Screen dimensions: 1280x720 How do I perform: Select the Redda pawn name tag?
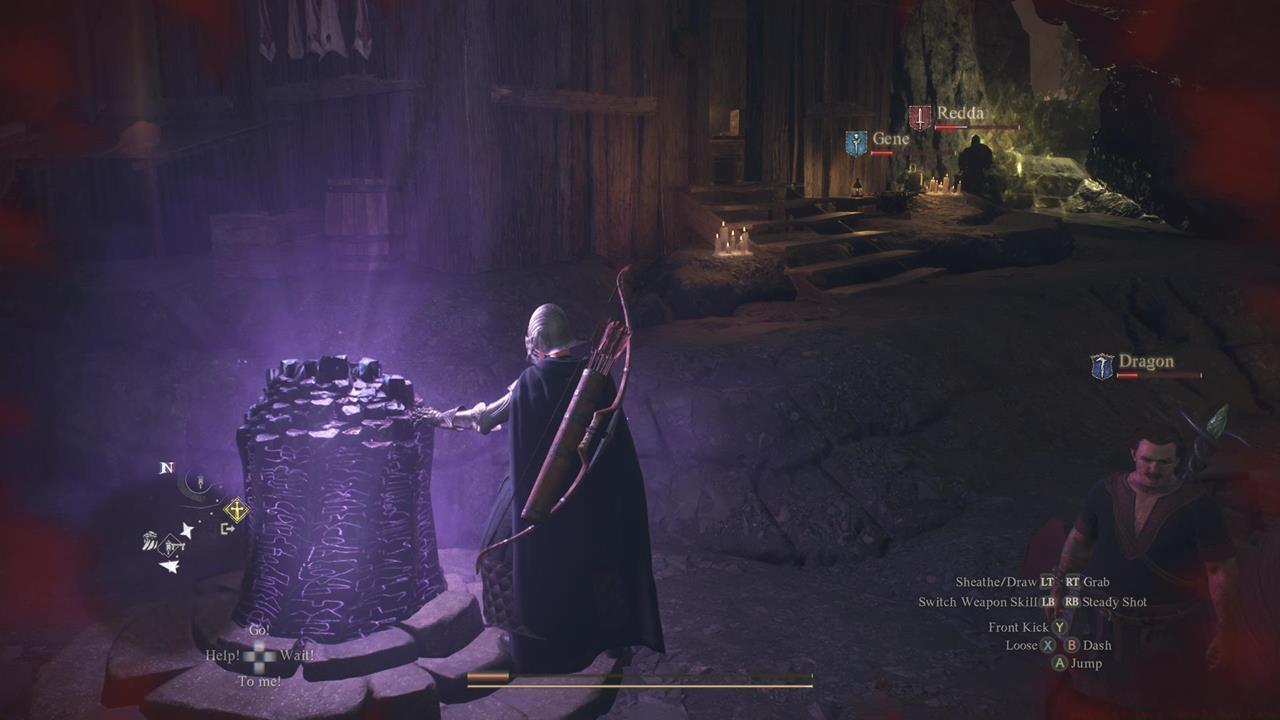pyautogui.click(x=960, y=114)
